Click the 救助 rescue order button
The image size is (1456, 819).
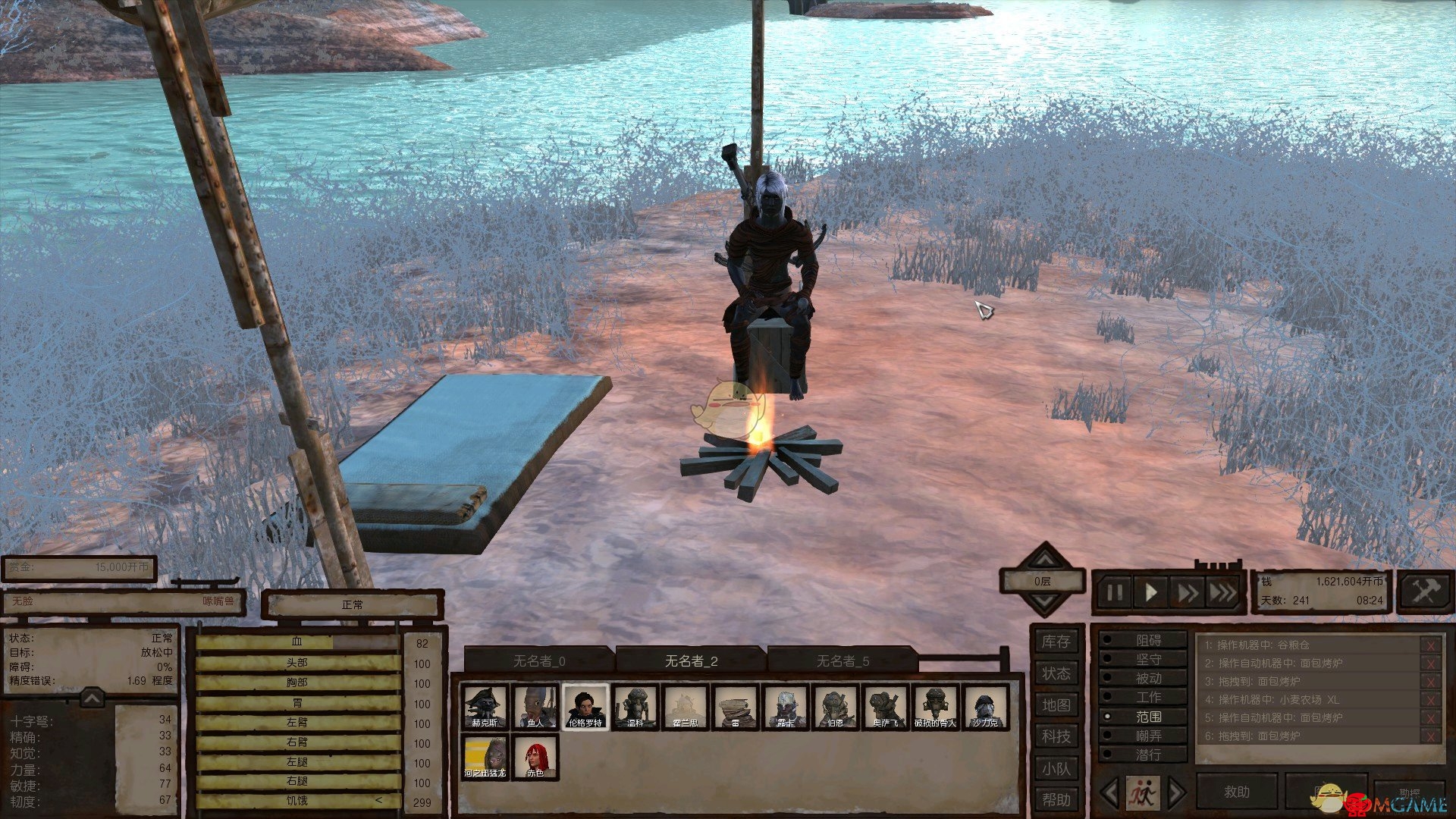(x=1237, y=792)
